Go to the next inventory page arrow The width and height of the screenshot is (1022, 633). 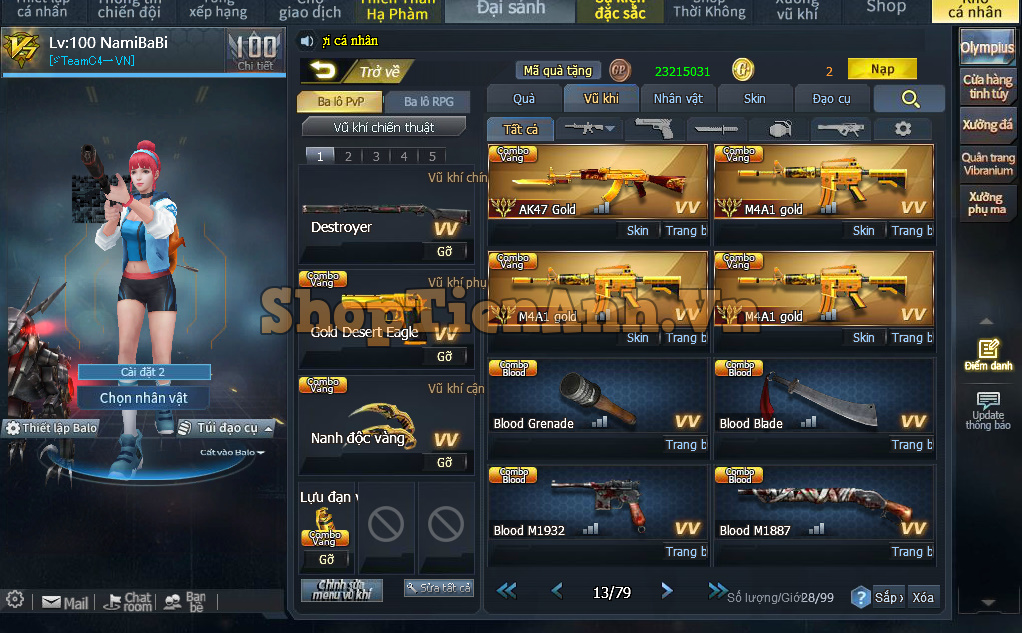point(667,591)
